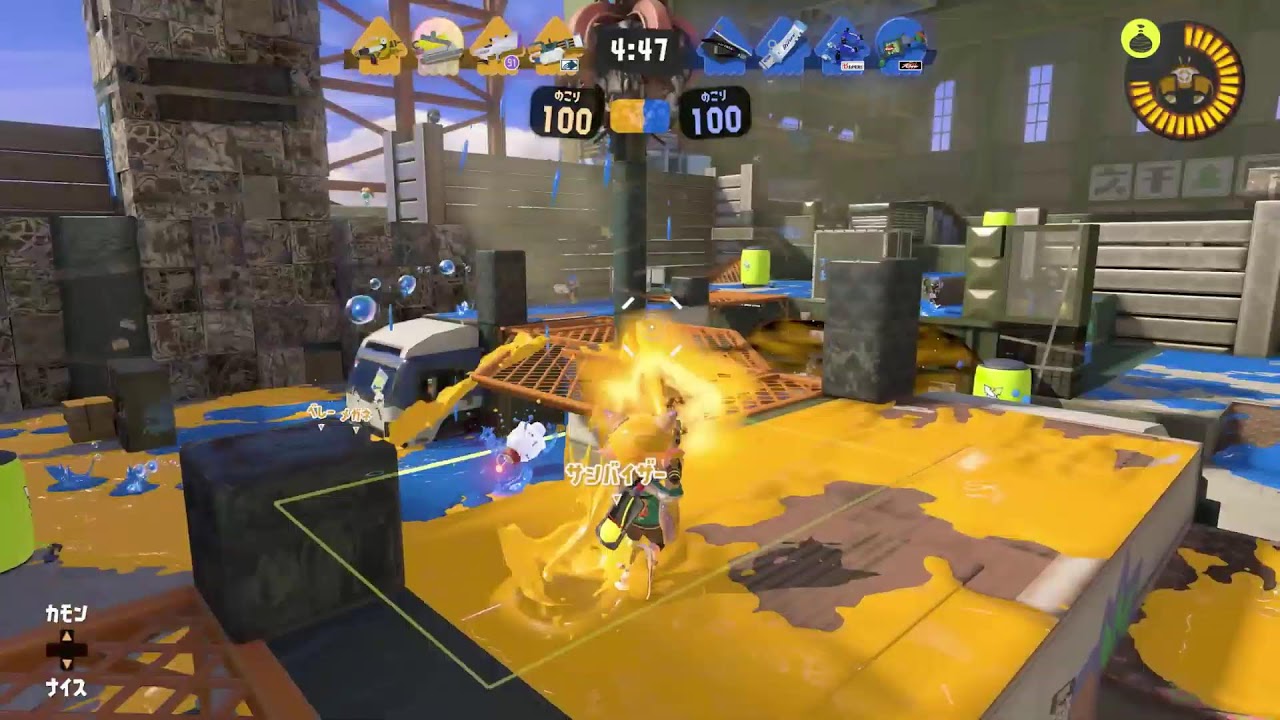The height and width of the screenshot is (720, 1280).
Task: Trigger the special weapon gauge icon
Action: pos(1185,81)
